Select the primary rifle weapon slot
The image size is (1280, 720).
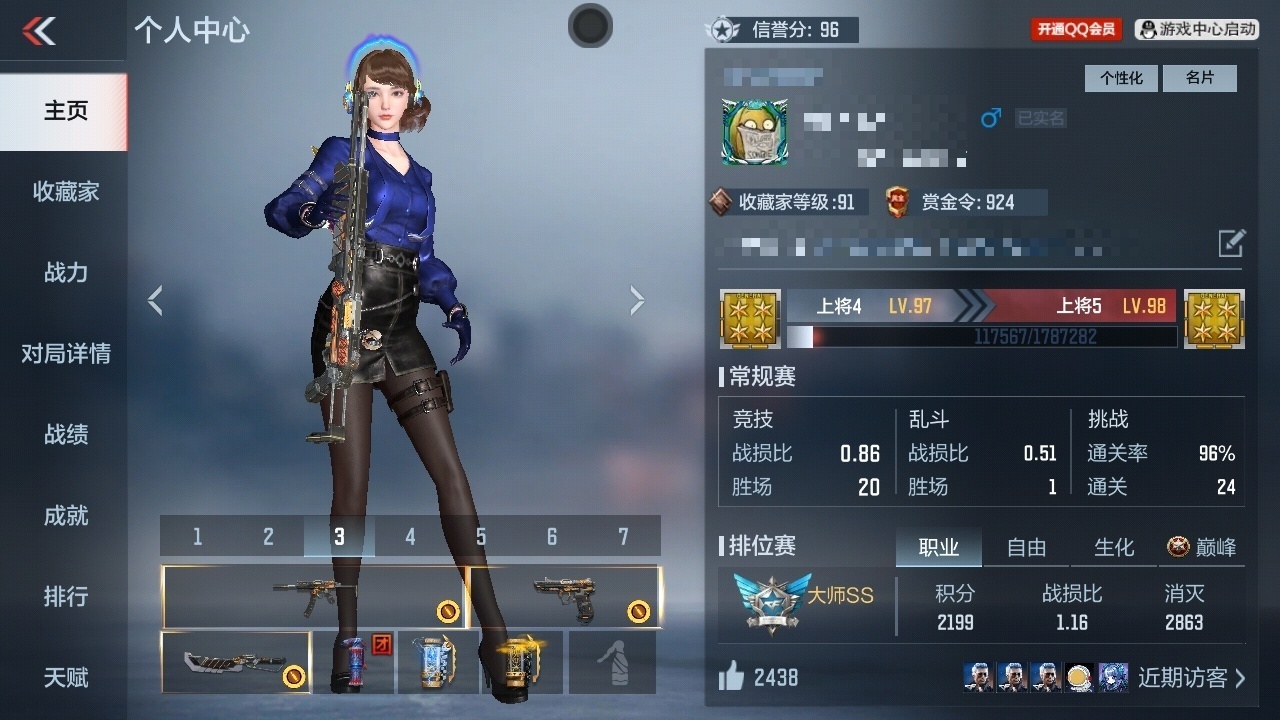pos(313,597)
